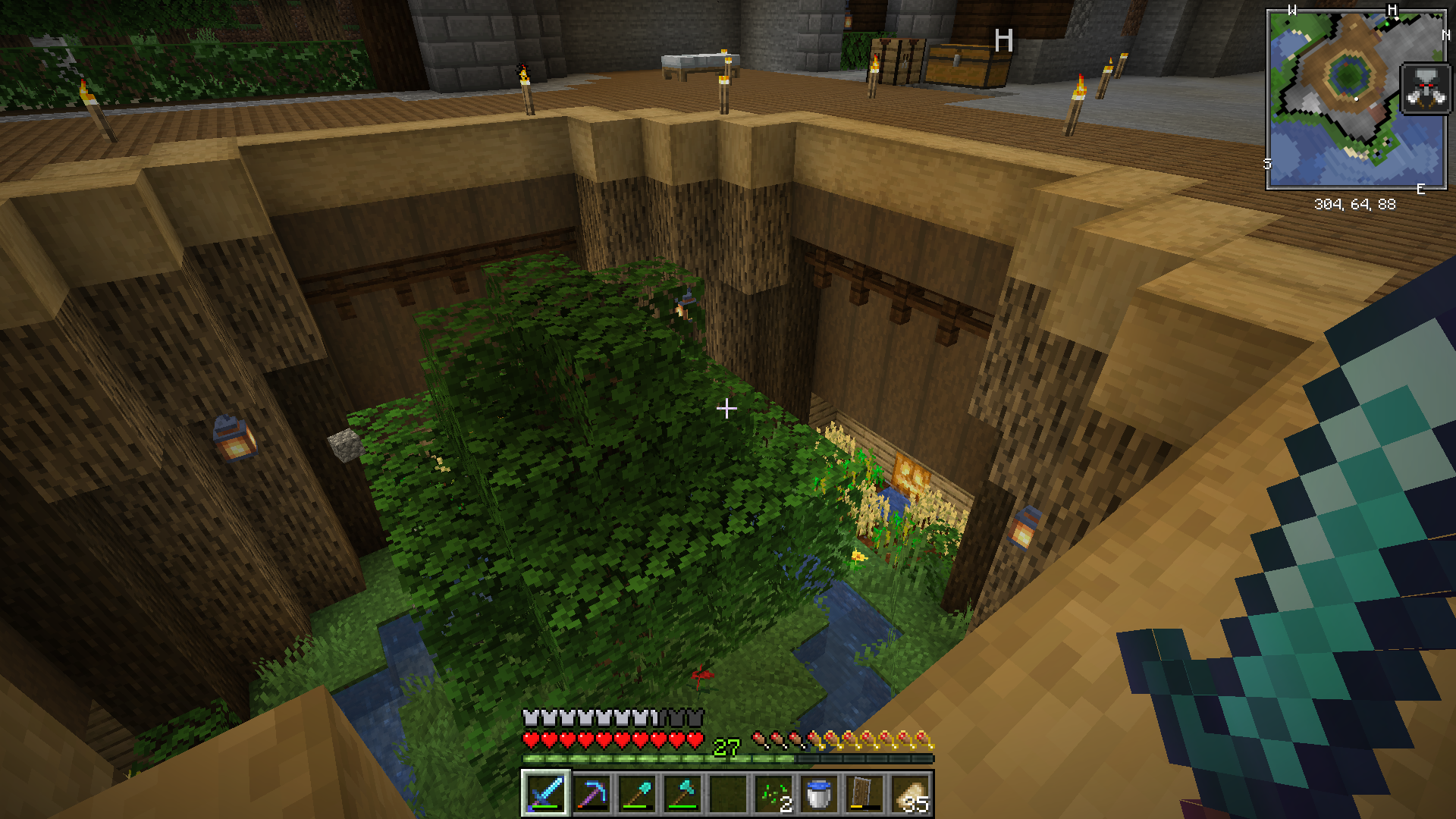Equip the diamond axe from the hotbar
Viewport: 1456px width, 819px height.
tap(682, 794)
